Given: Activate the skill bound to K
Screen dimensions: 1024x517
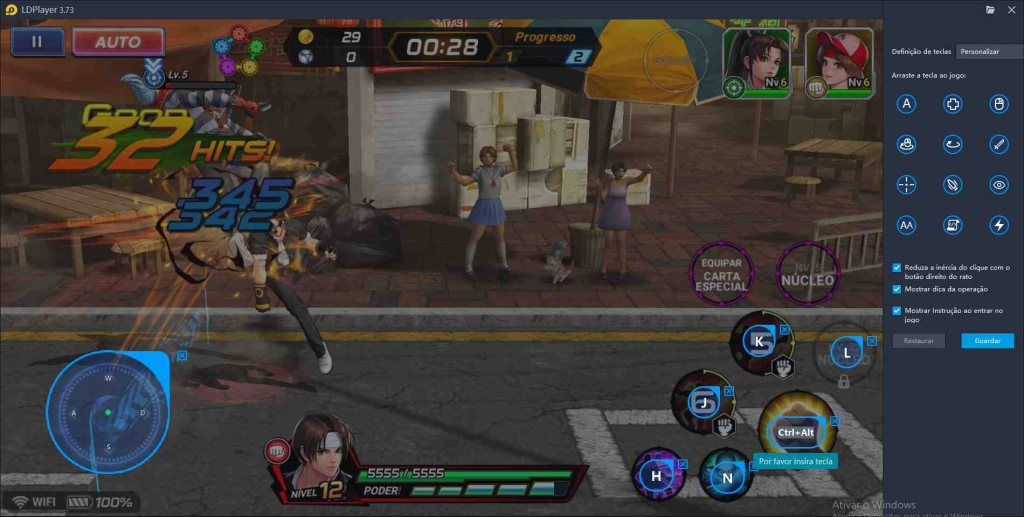Looking at the screenshot, I should pyautogui.click(x=760, y=341).
